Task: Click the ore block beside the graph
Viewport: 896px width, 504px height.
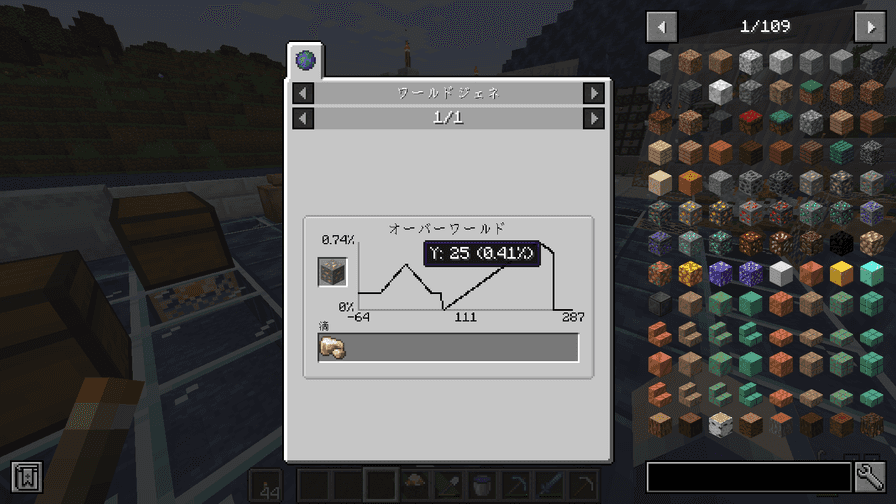Action: (x=332, y=272)
